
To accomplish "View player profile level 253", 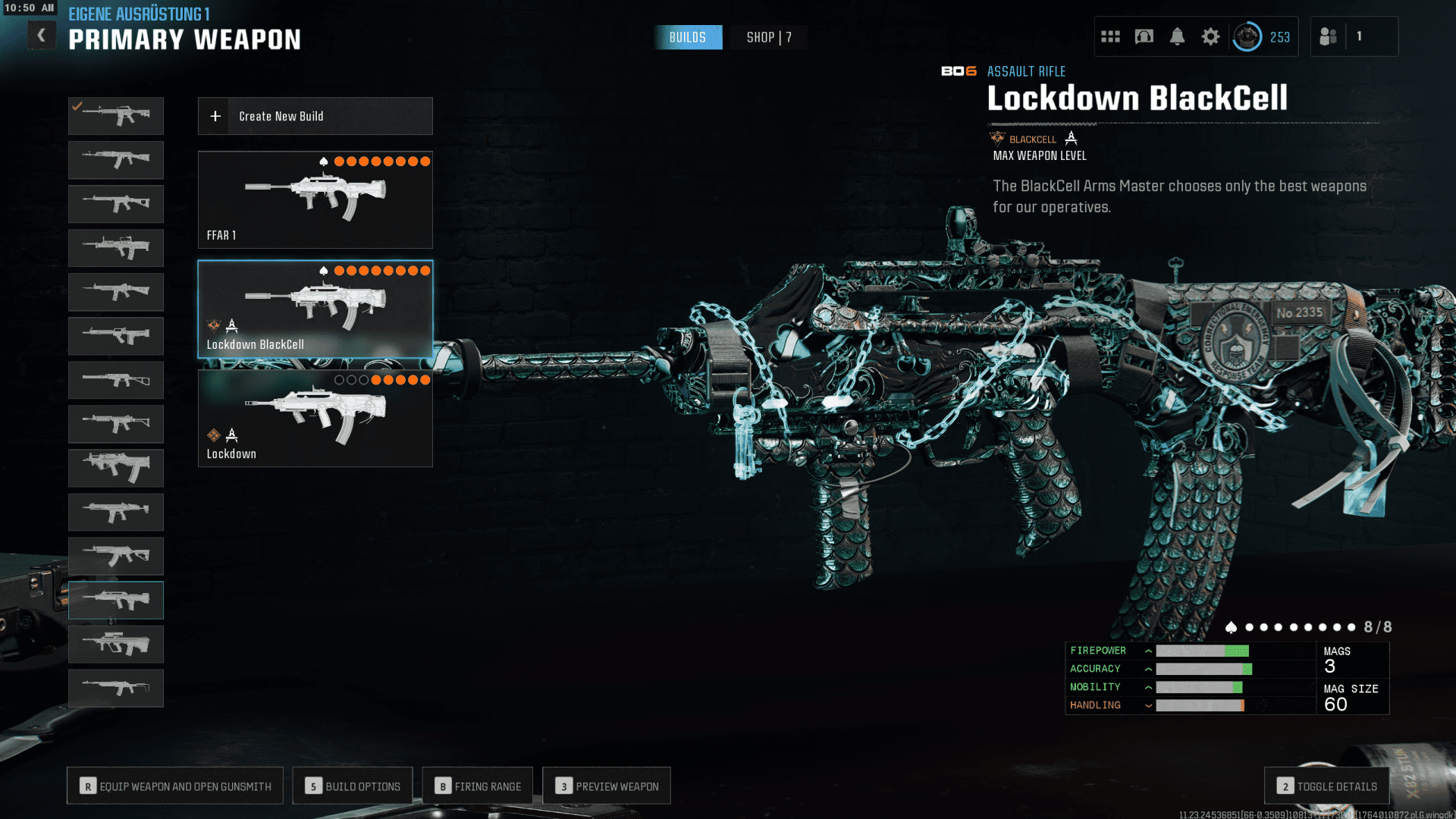I will pyautogui.click(x=1262, y=36).
